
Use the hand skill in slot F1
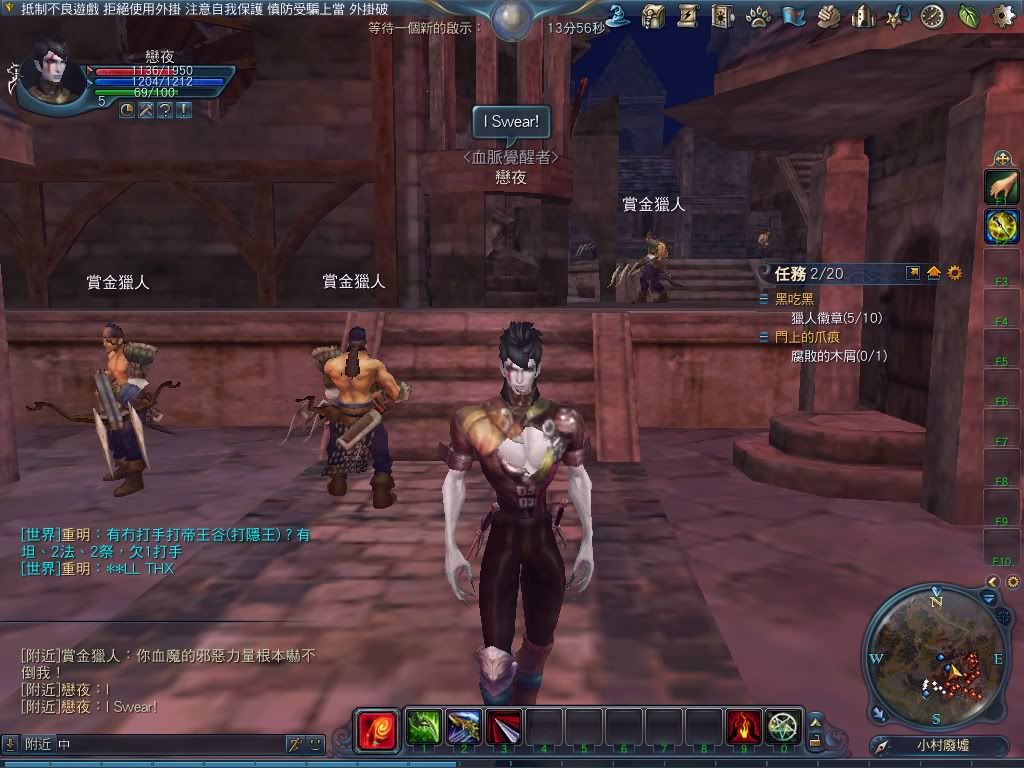[1001, 186]
